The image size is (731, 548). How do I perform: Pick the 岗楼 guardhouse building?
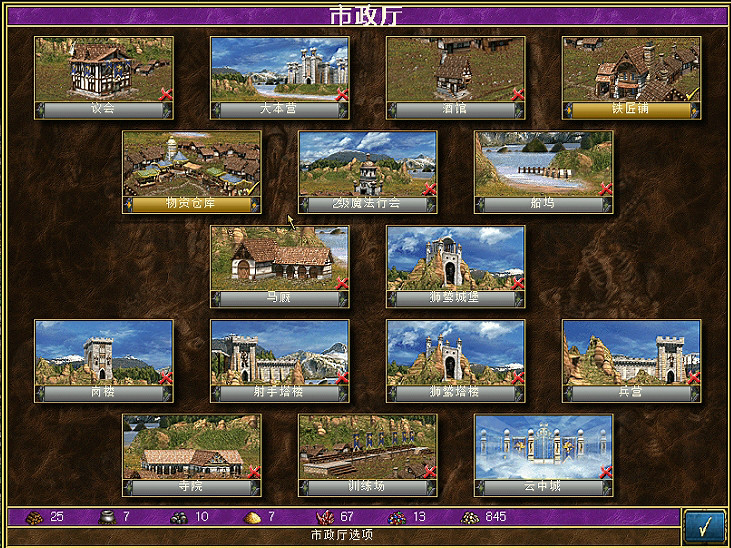(x=104, y=353)
